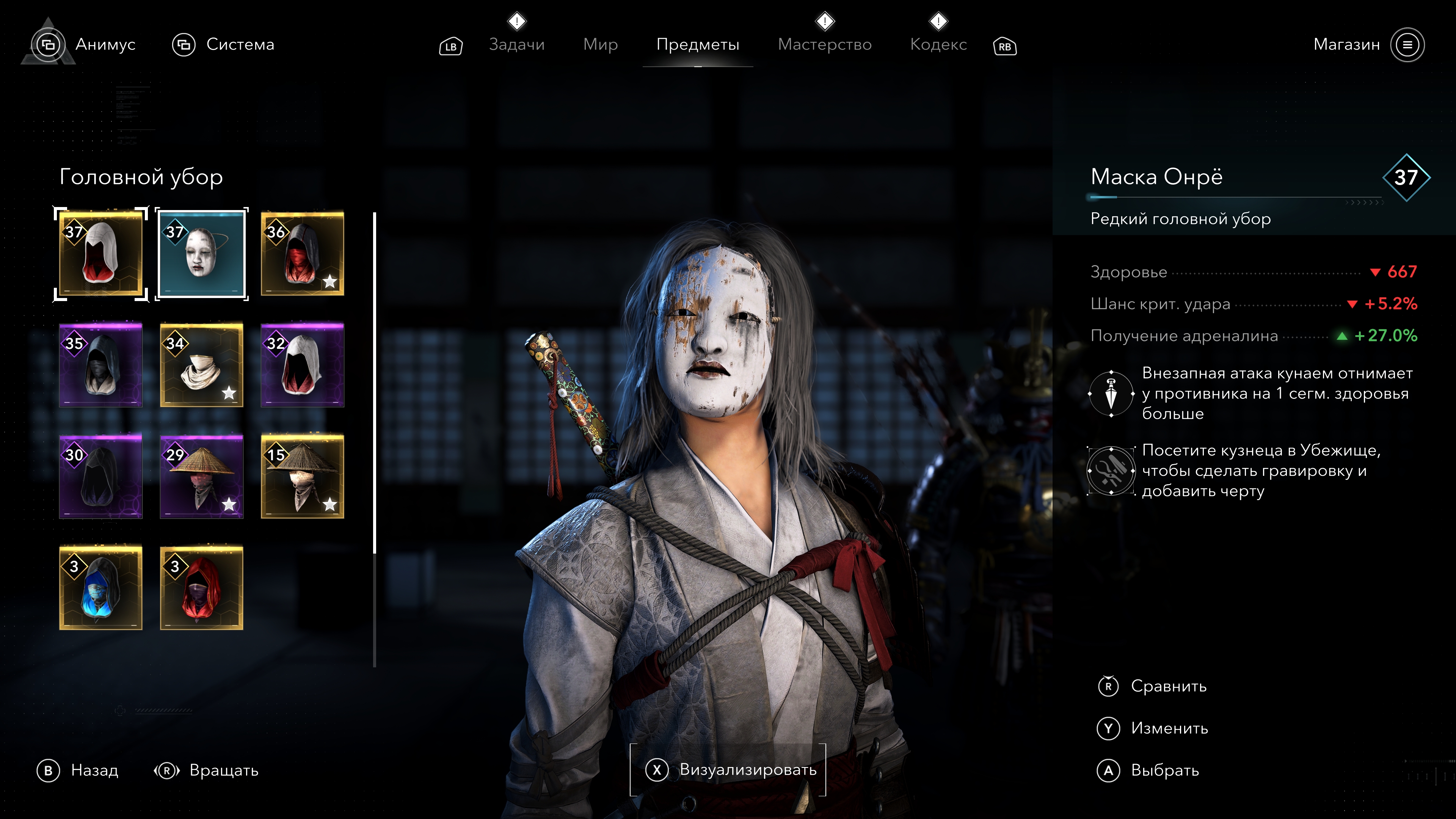Open the Мир tab
Screen dimensions: 1456x819
(x=600, y=44)
